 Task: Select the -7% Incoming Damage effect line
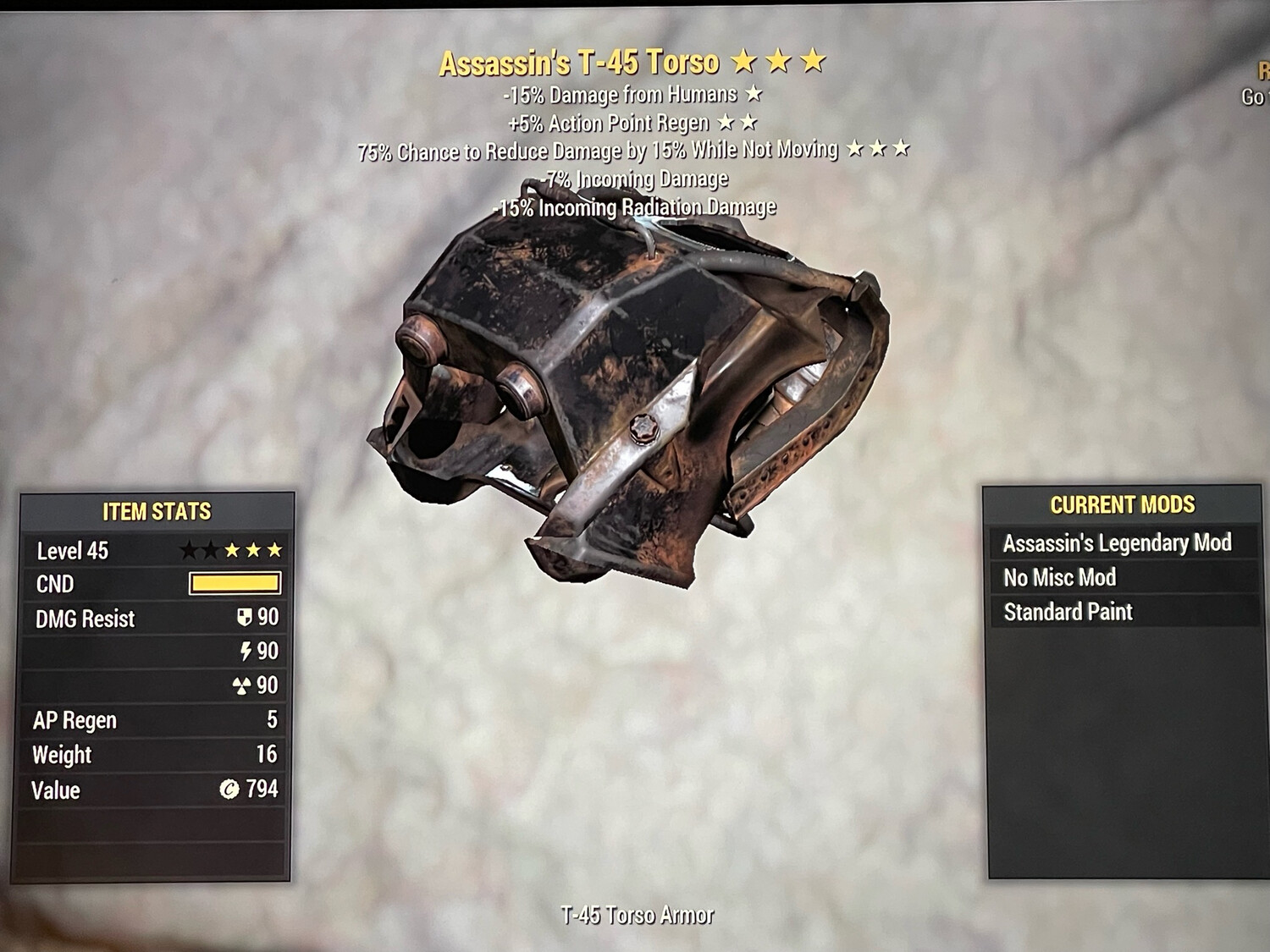(636, 179)
